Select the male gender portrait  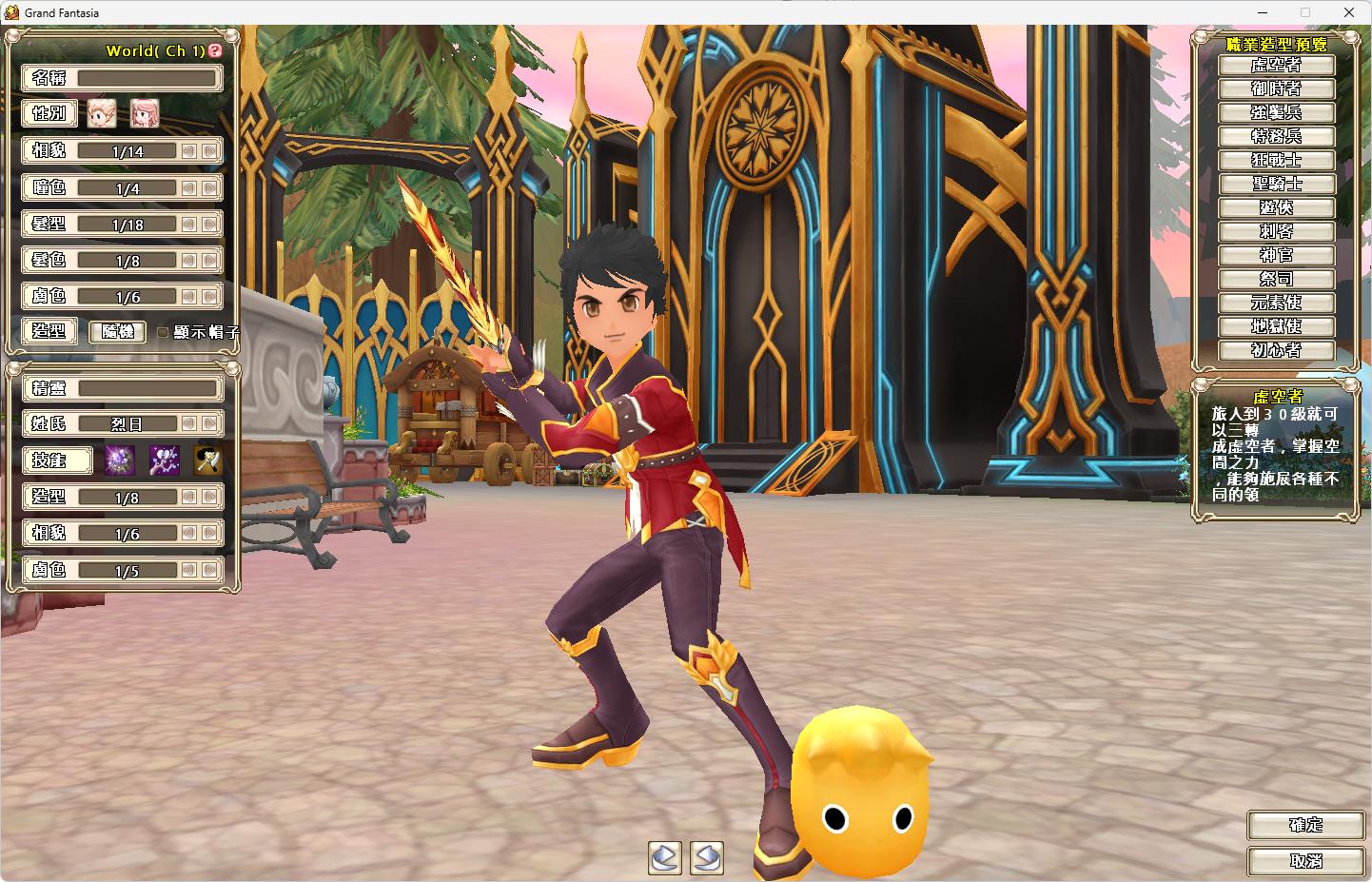(x=102, y=113)
